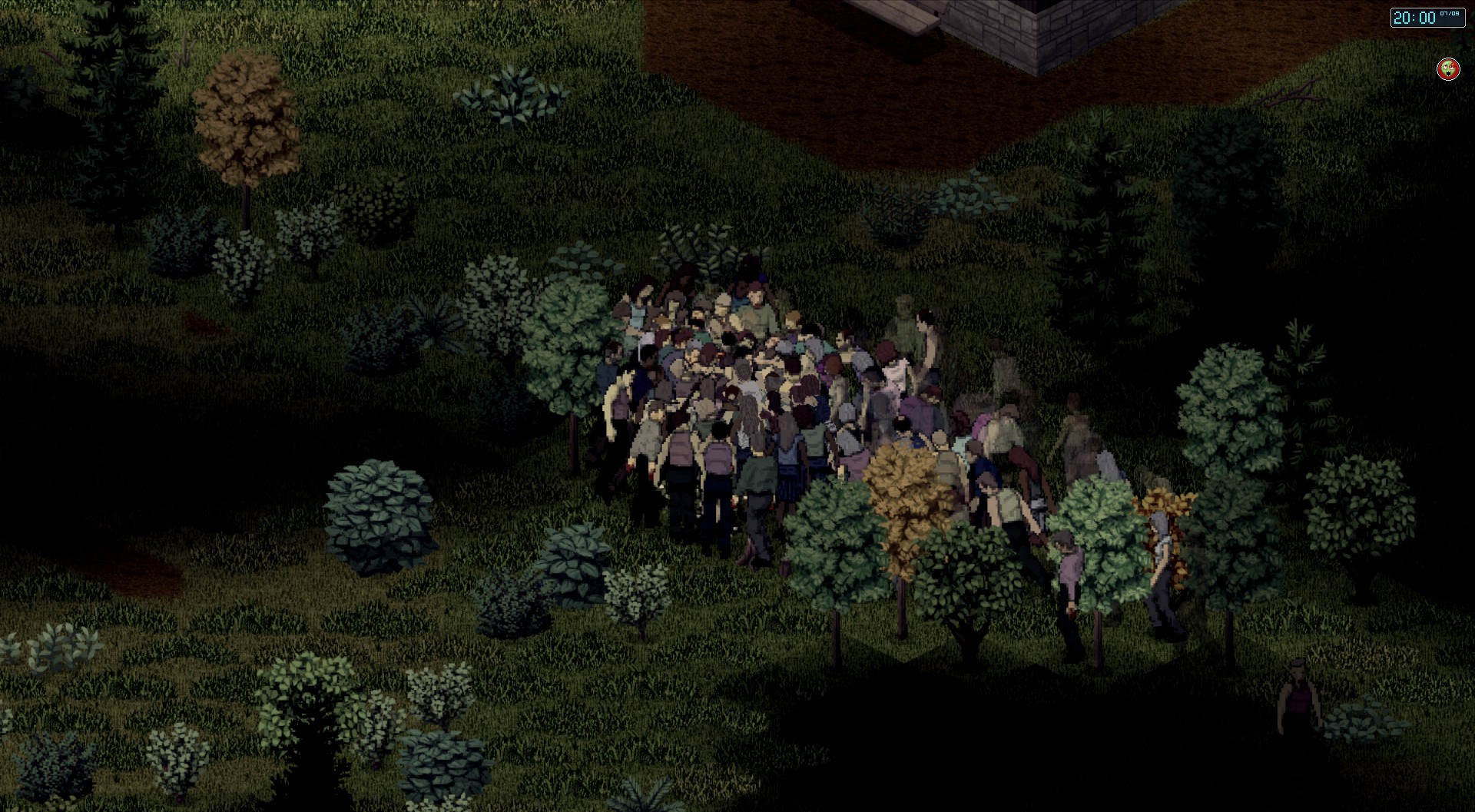Click the 07/09 date label

coord(1450,12)
